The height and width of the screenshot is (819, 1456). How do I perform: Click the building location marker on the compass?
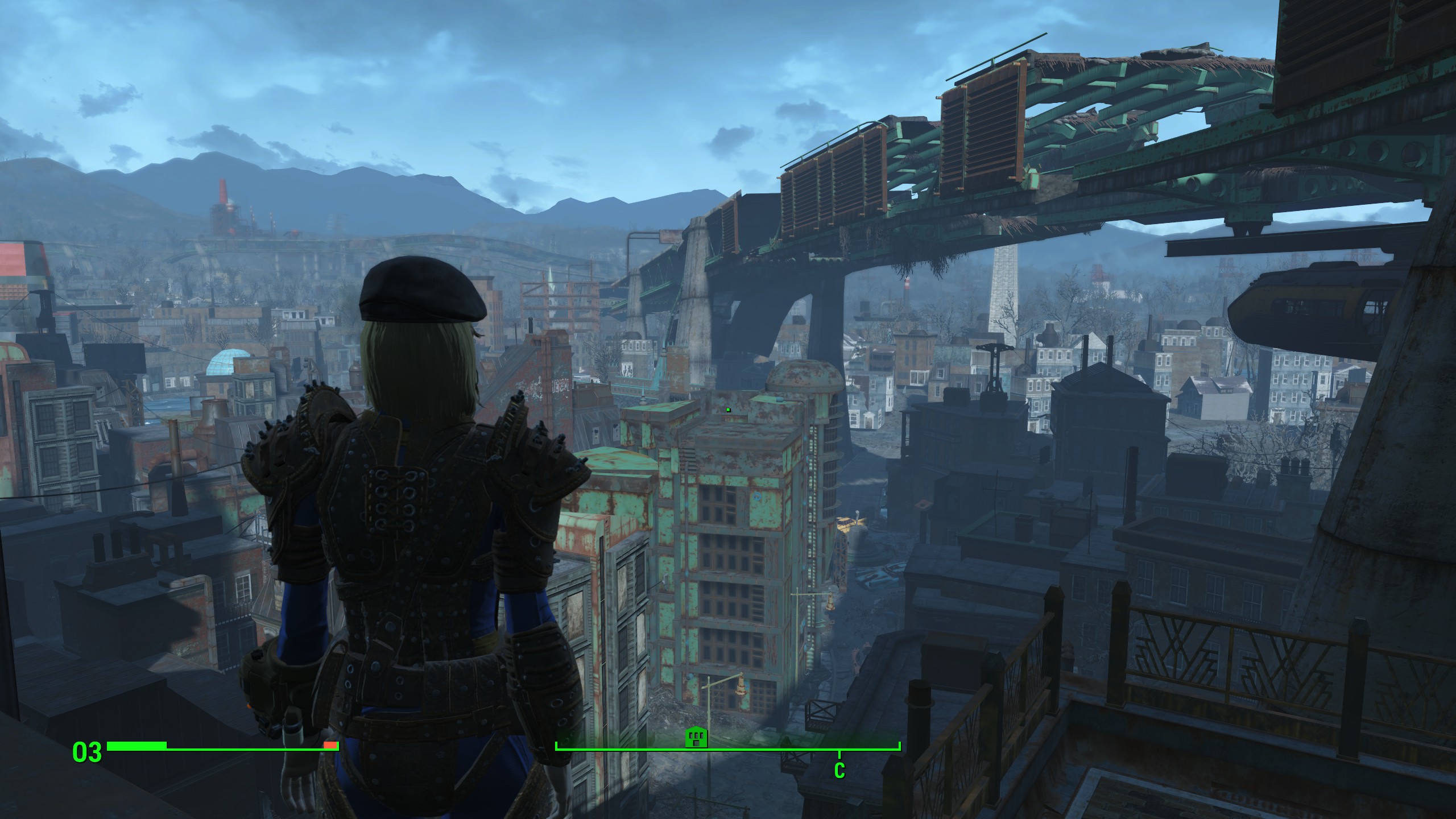click(696, 738)
